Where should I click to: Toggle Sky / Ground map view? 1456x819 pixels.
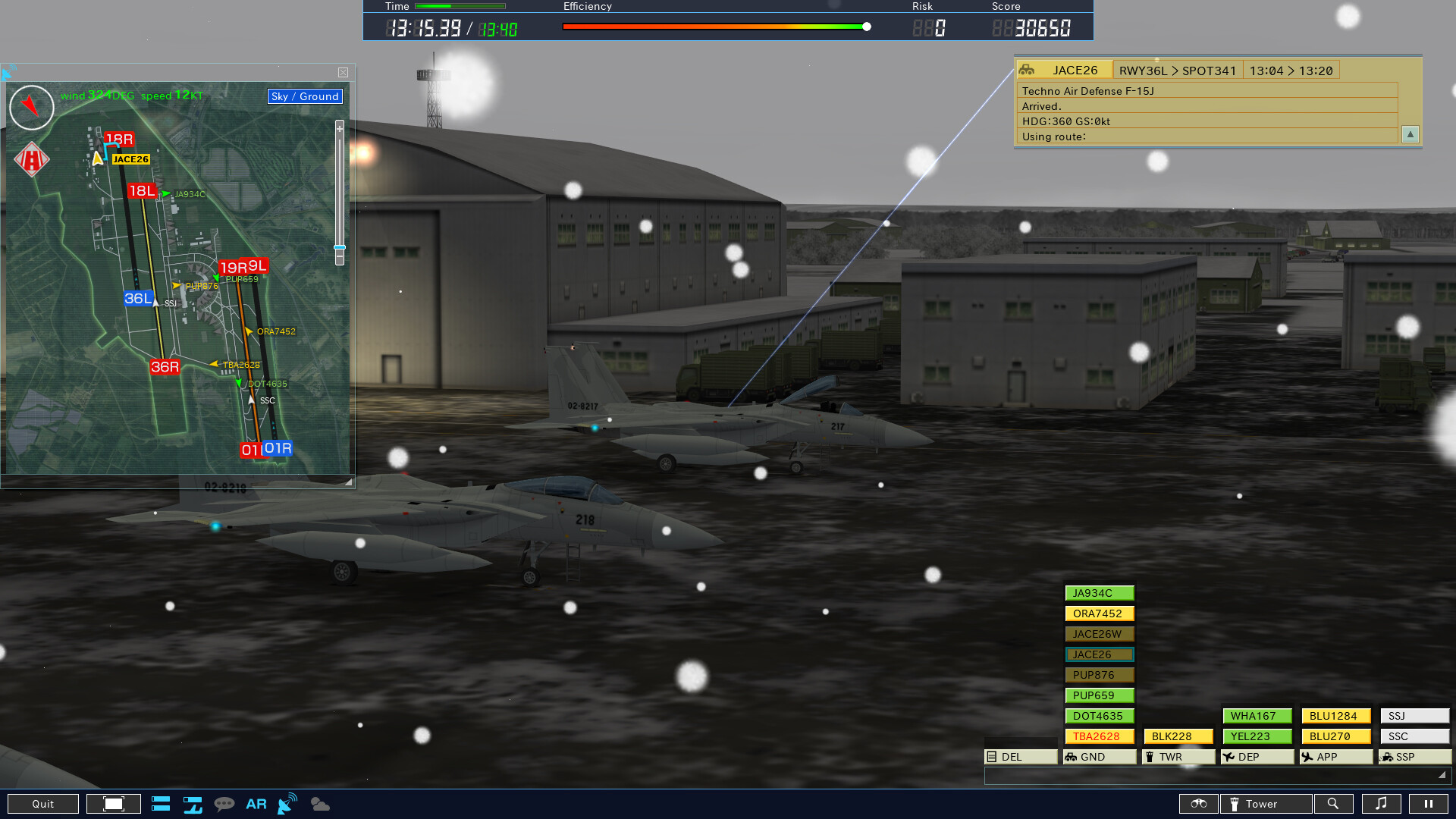click(x=304, y=96)
